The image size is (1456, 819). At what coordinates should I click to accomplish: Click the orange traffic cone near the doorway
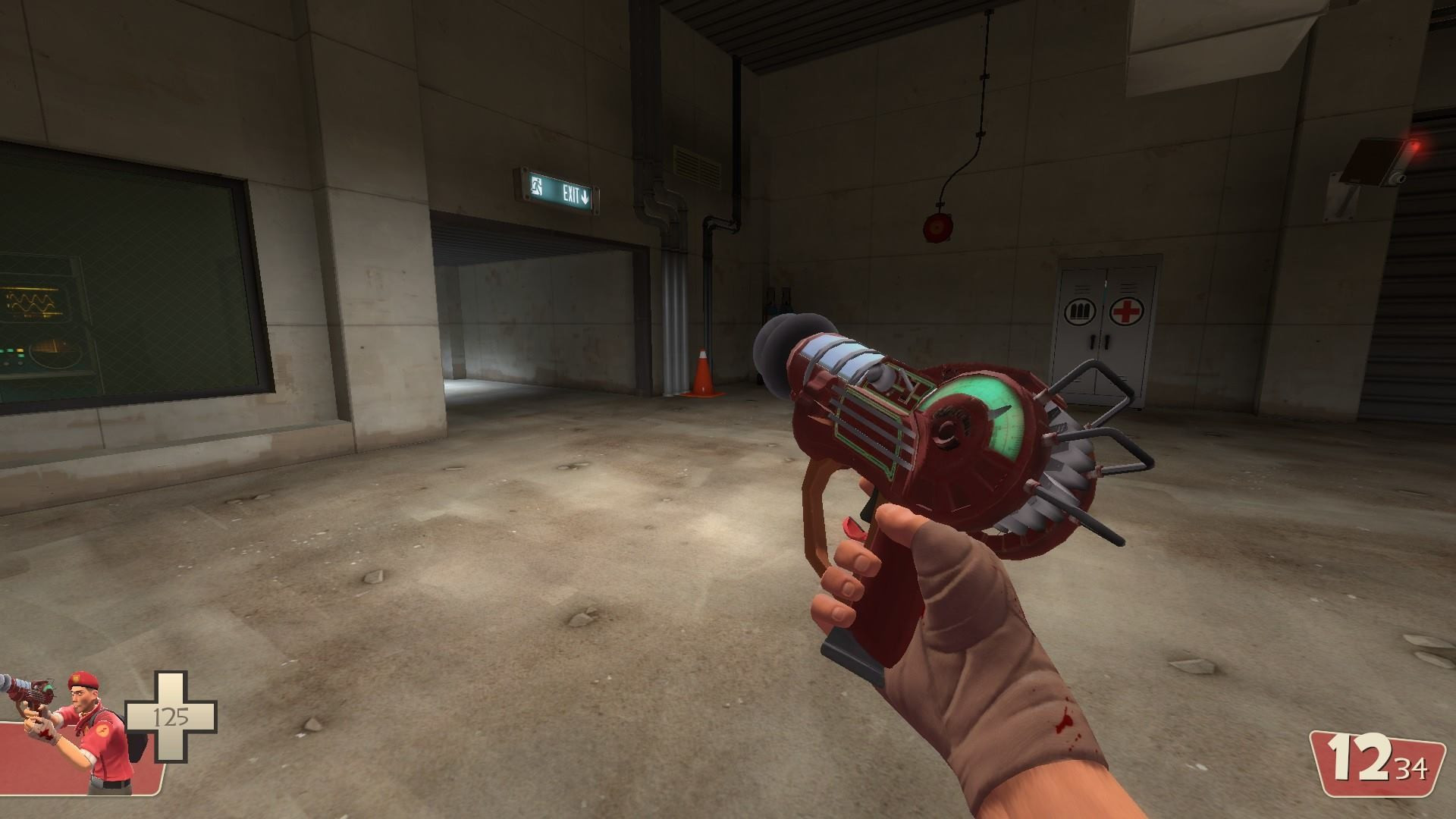702,373
